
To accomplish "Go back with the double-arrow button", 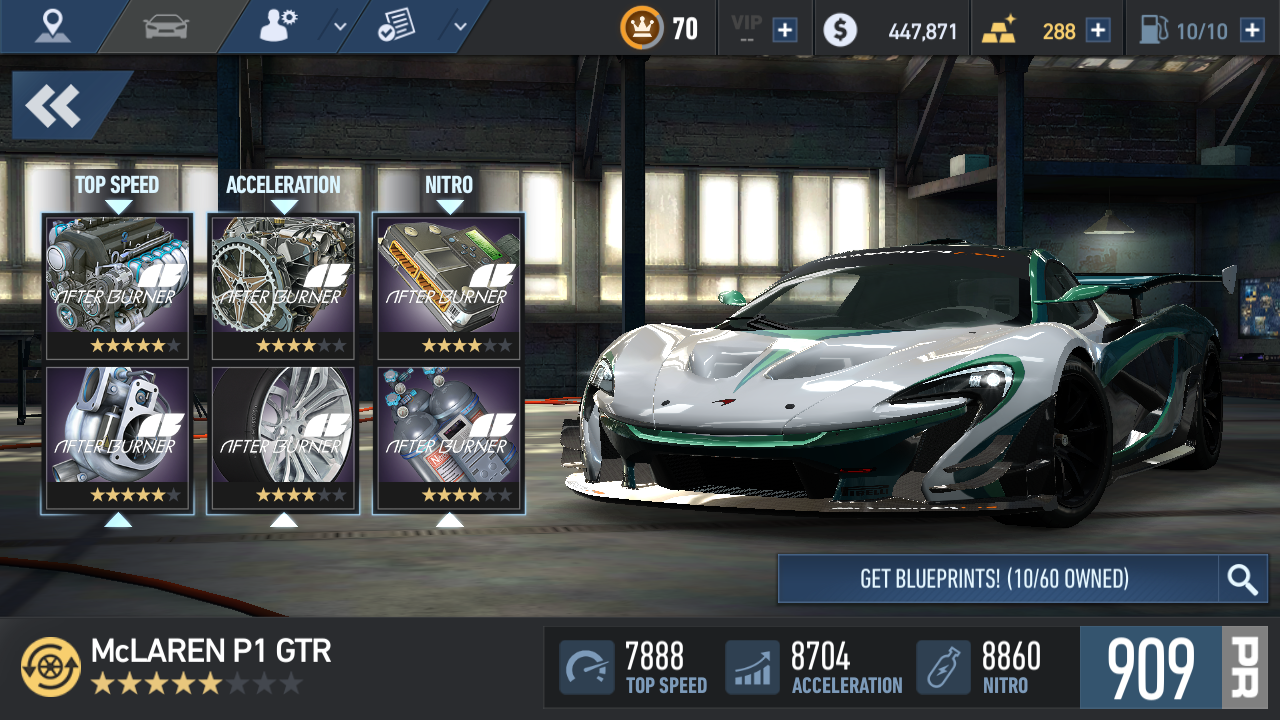I will [x=55, y=105].
